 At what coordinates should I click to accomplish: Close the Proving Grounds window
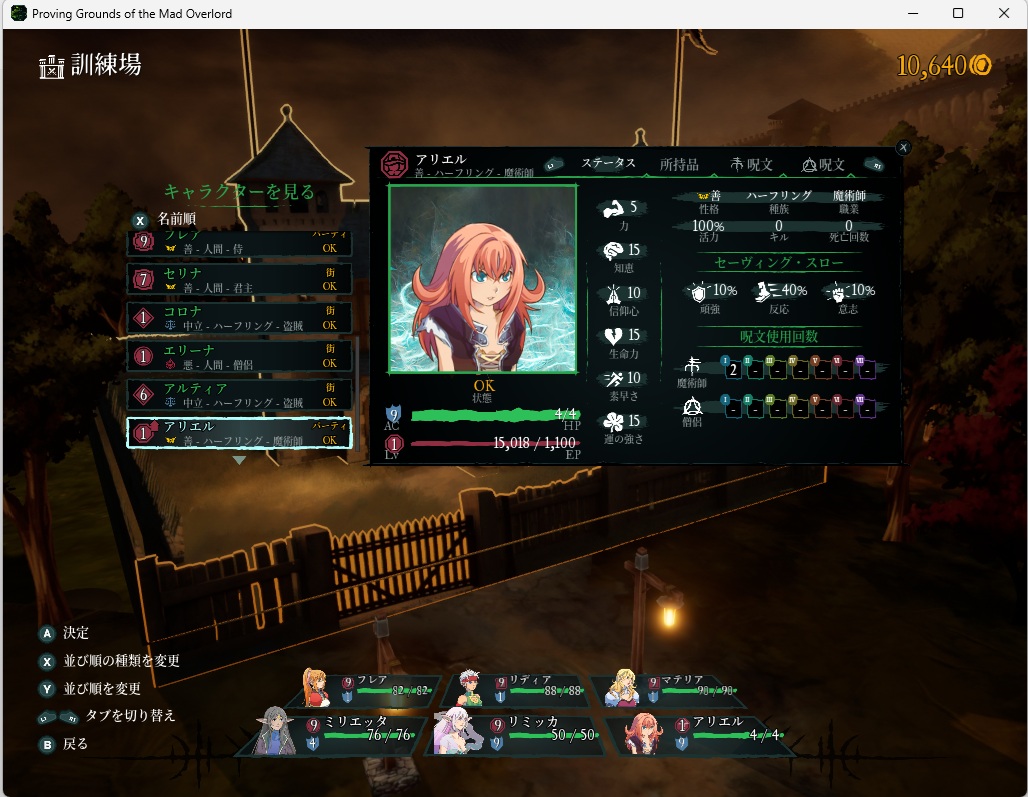point(1003,14)
